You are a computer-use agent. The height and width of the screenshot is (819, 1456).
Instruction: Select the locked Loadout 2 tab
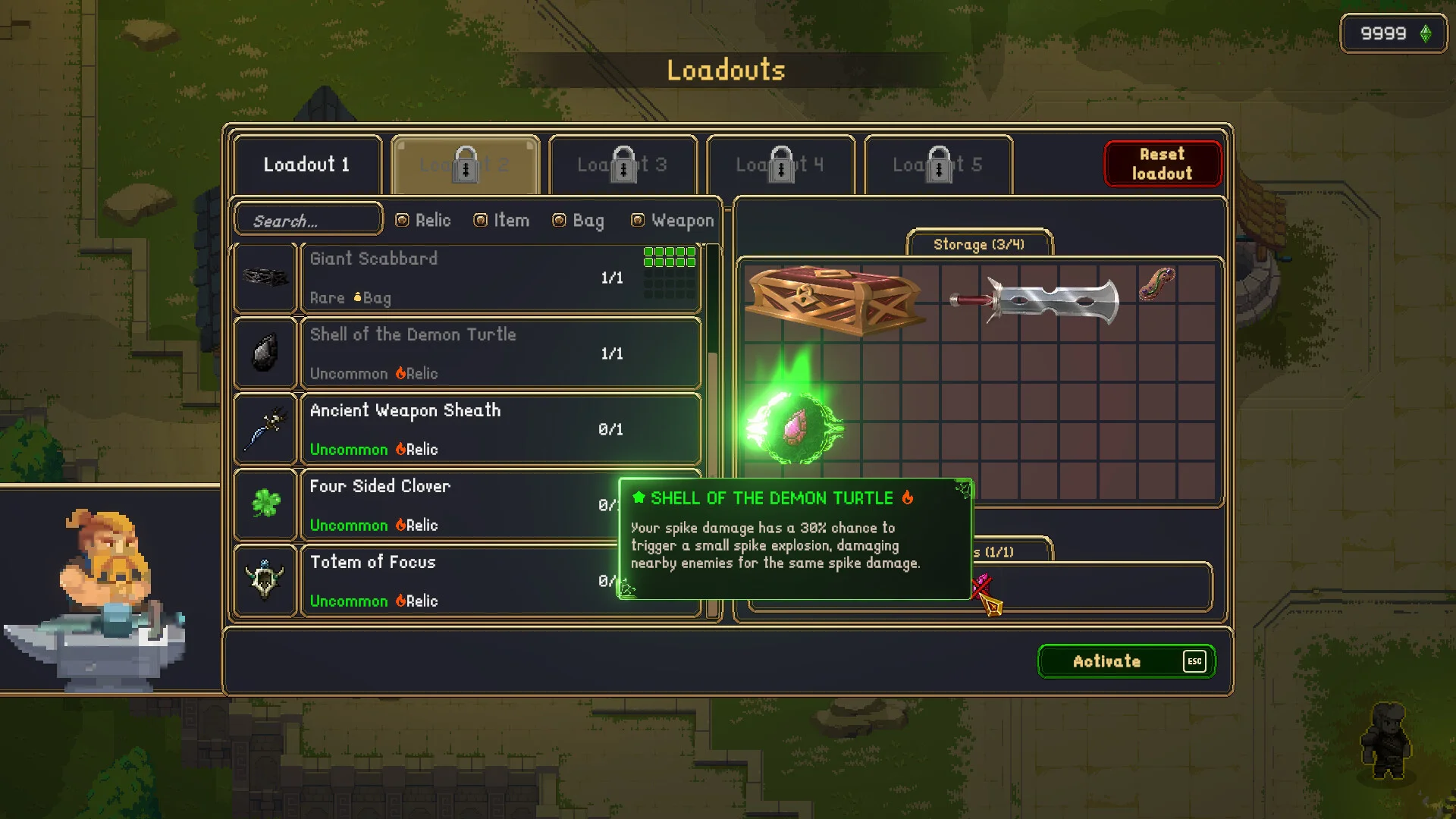click(x=465, y=165)
